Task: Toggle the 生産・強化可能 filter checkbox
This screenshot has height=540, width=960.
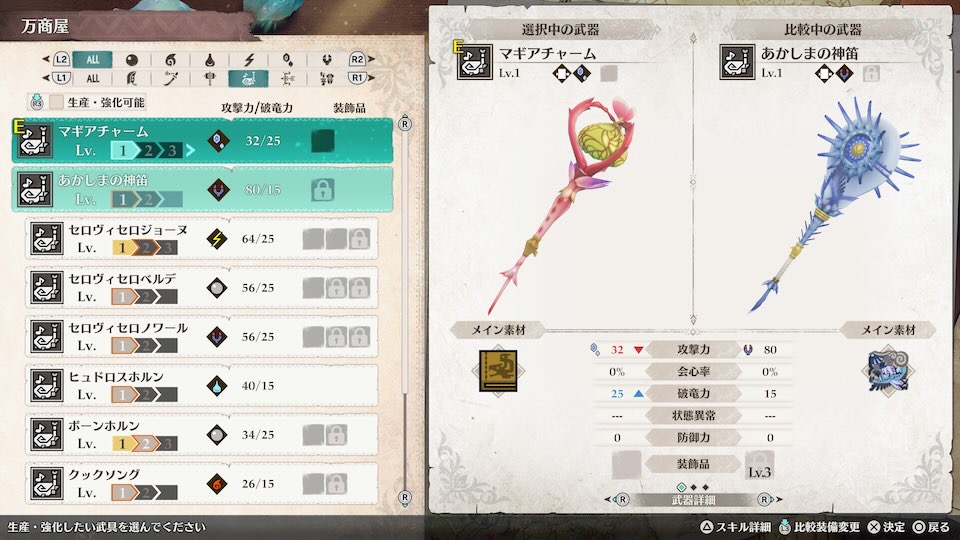Action: (57, 102)
